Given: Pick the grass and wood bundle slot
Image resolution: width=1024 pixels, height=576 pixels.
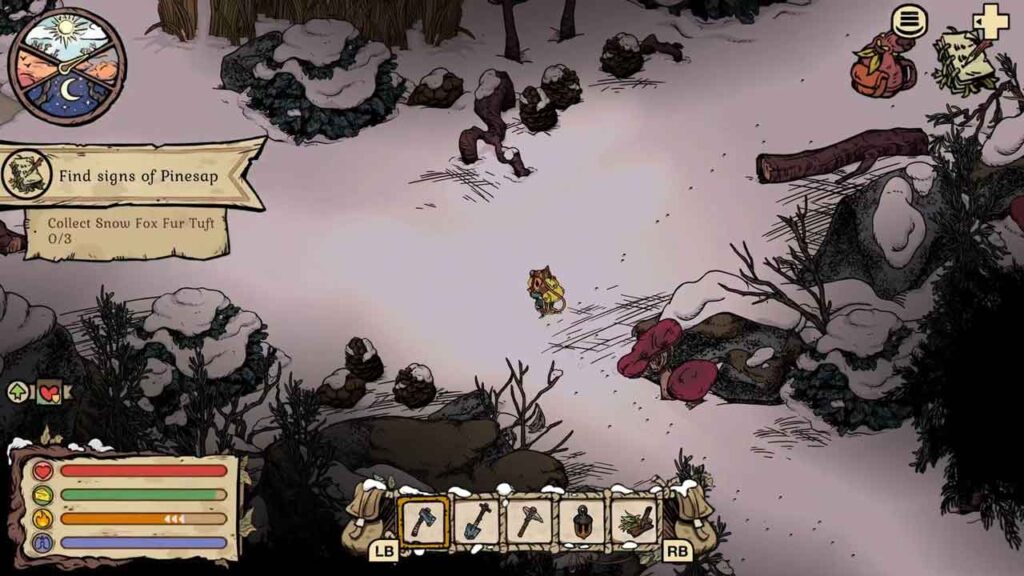Looking at the screenshot, I should pos(634,522).
